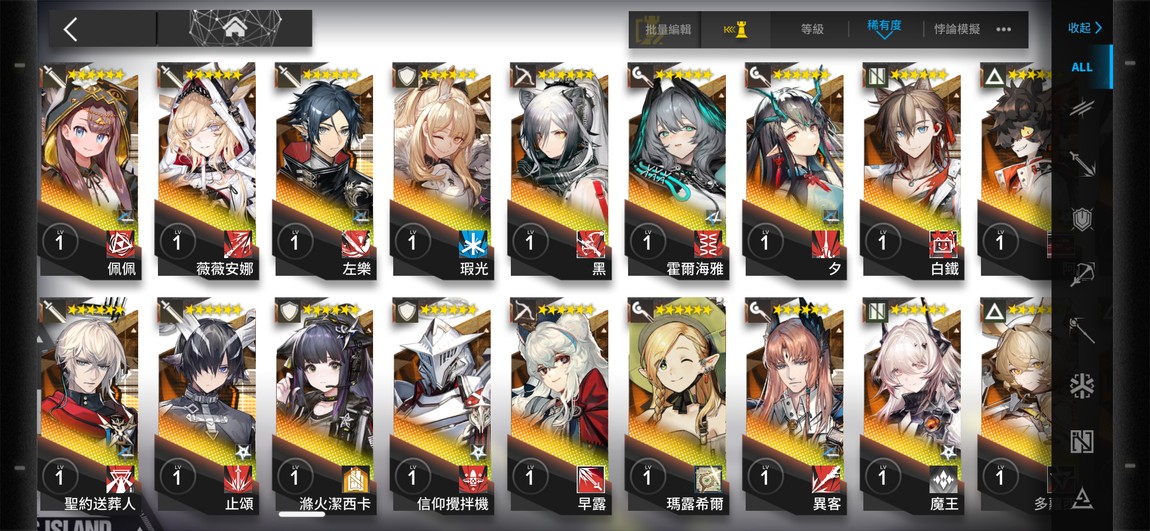Filter by the Defender shield class icon

(1082, 219)
